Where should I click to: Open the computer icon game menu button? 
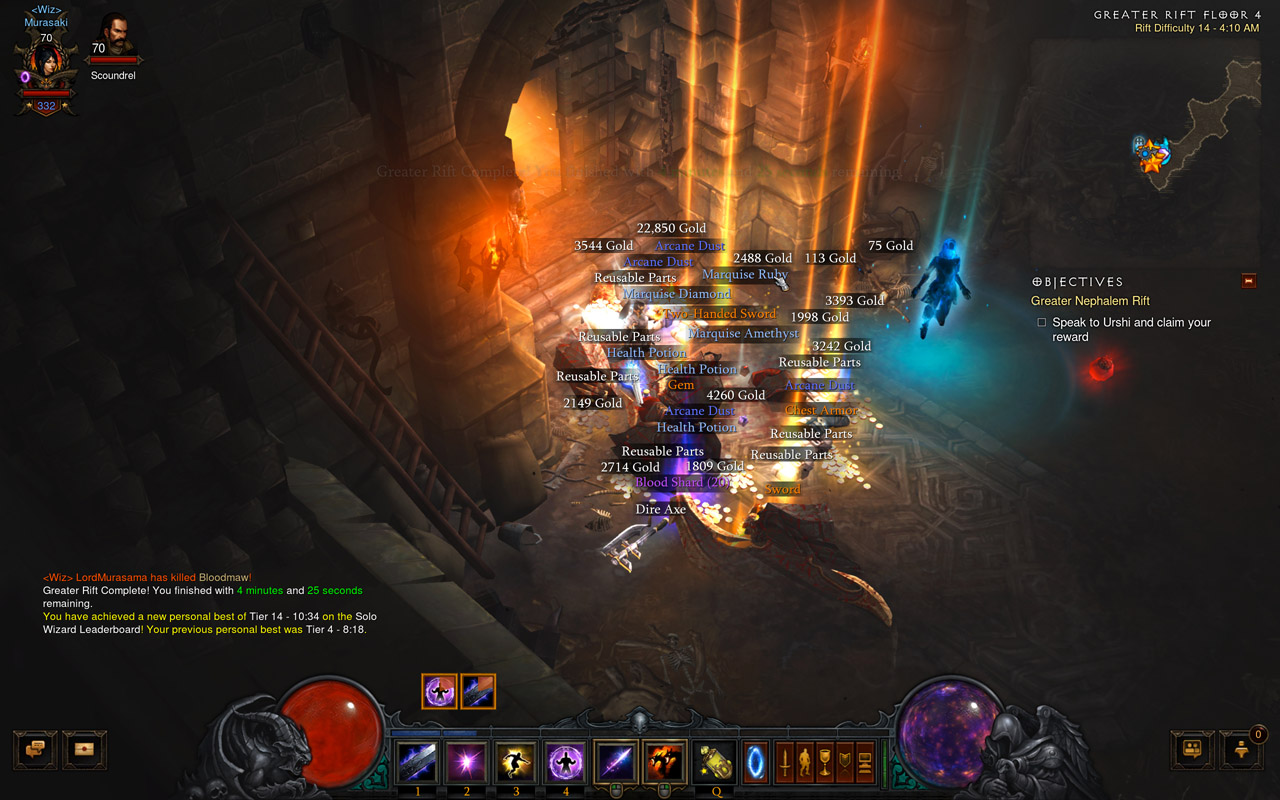[x=865, y=763]
